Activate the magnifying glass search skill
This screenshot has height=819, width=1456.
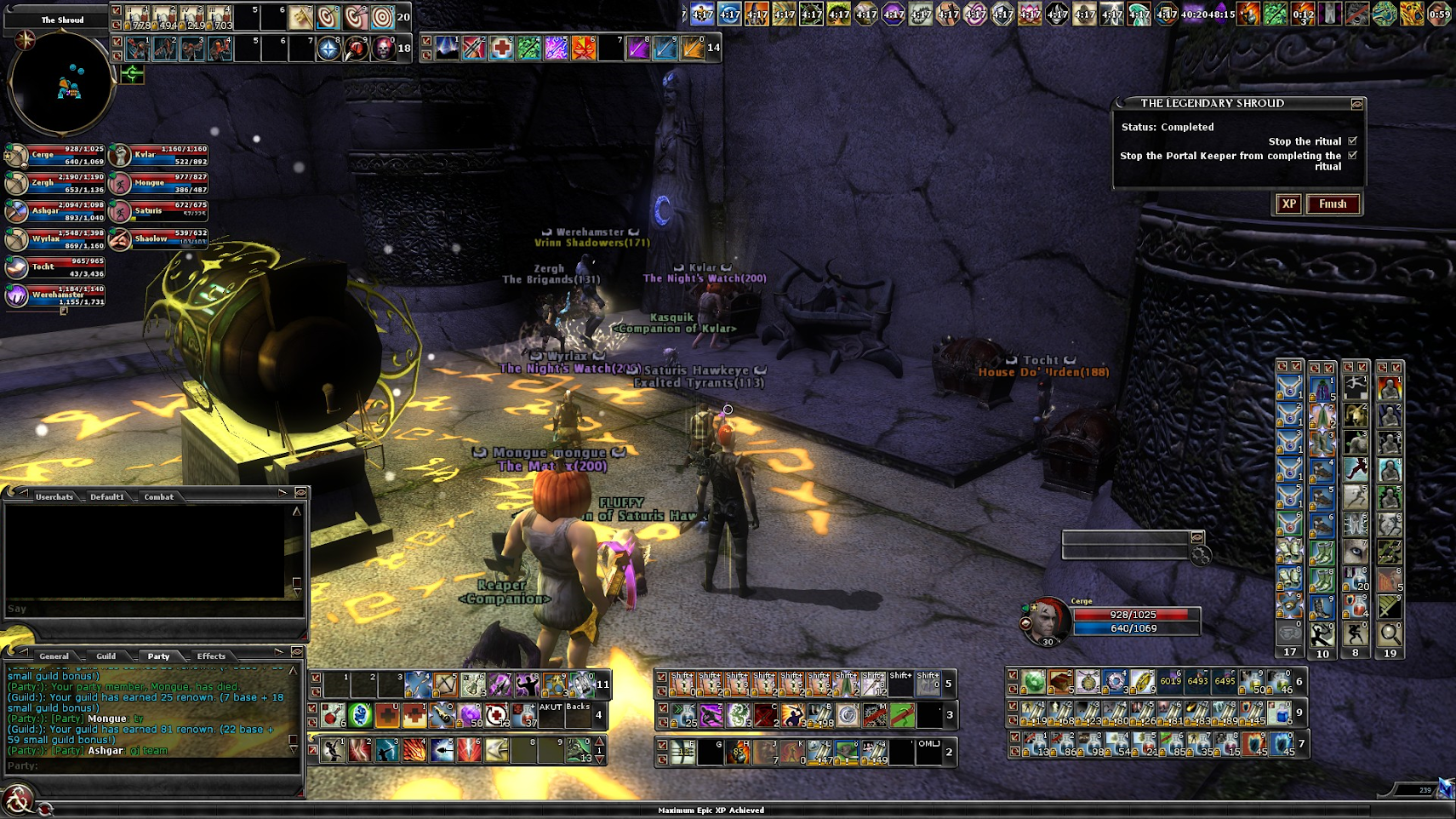1390,633
